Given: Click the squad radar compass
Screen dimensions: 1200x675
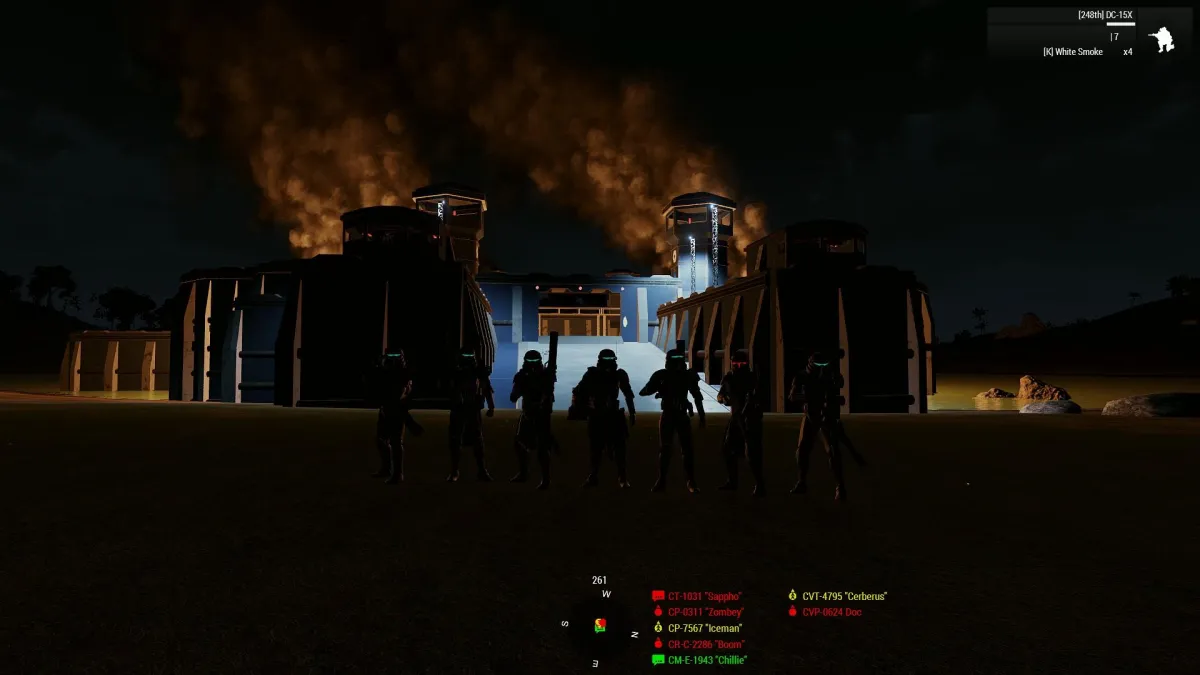Looking at the screenshot, I should [600, 626].
